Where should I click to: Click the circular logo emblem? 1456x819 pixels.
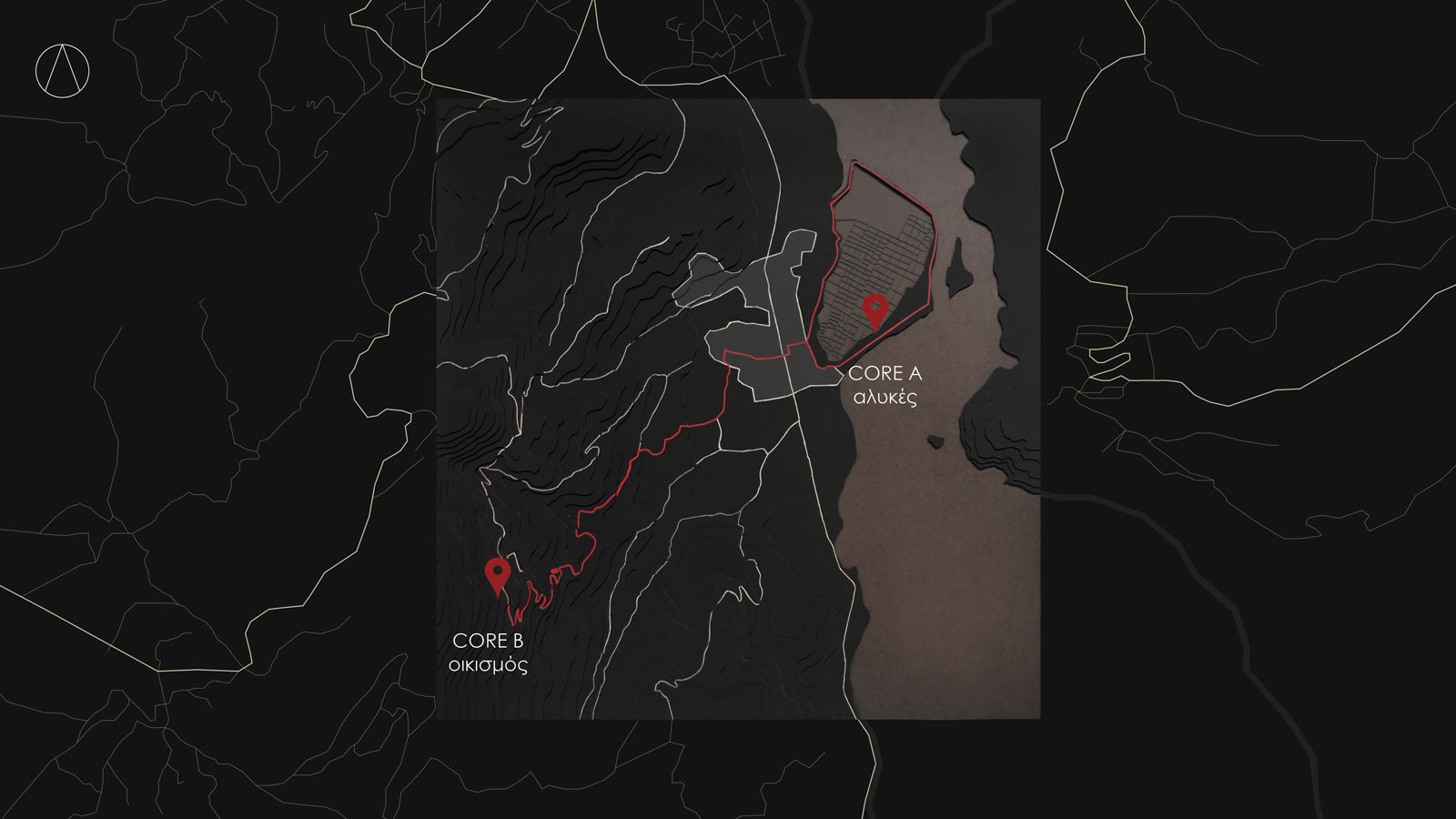pos(63,71)
